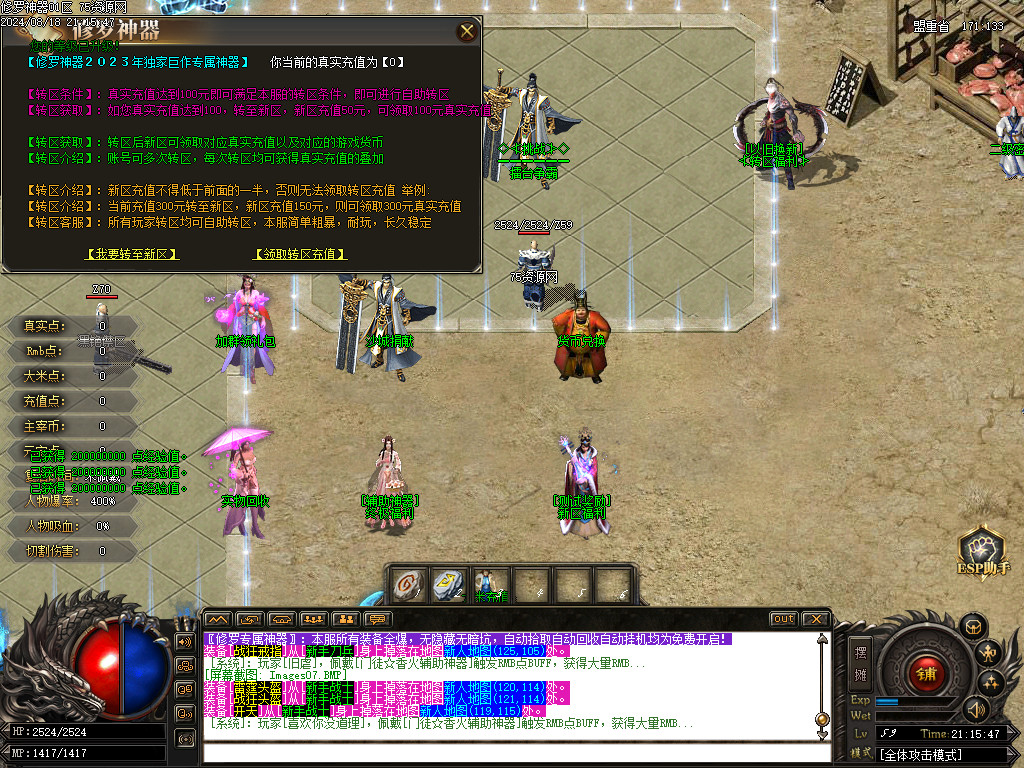
Task: Select 领取转区充值 option
Action: coord(300,255)
